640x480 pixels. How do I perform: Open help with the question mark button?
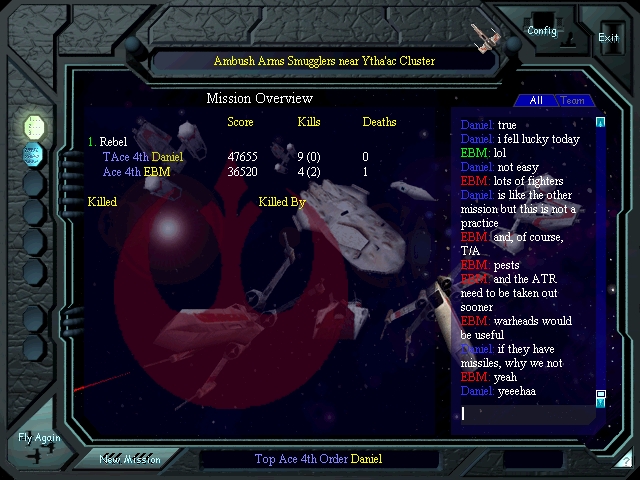point(626,461)
